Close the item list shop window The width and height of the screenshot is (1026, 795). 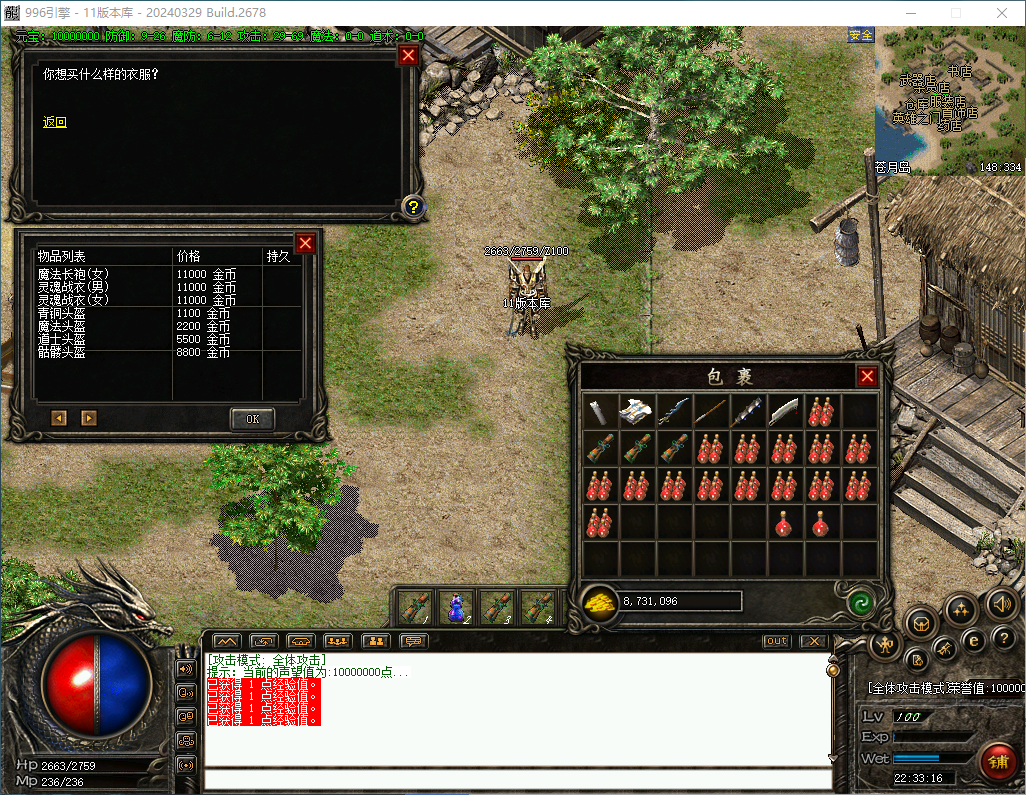[x=306, y=243]
